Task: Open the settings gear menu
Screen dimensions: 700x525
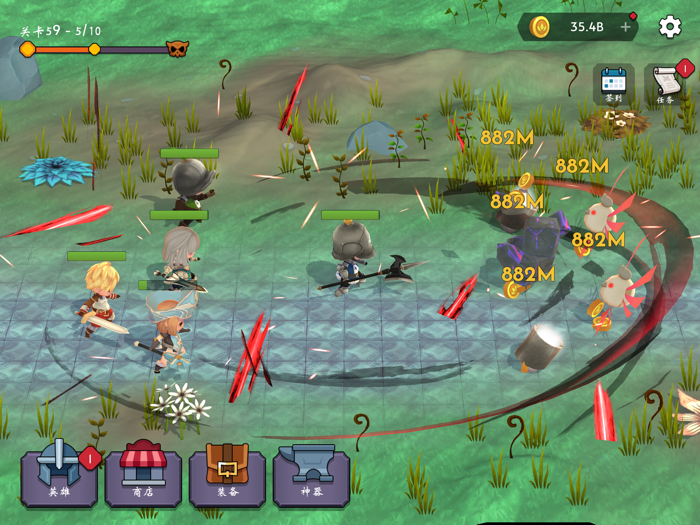Action: point(670,27)
